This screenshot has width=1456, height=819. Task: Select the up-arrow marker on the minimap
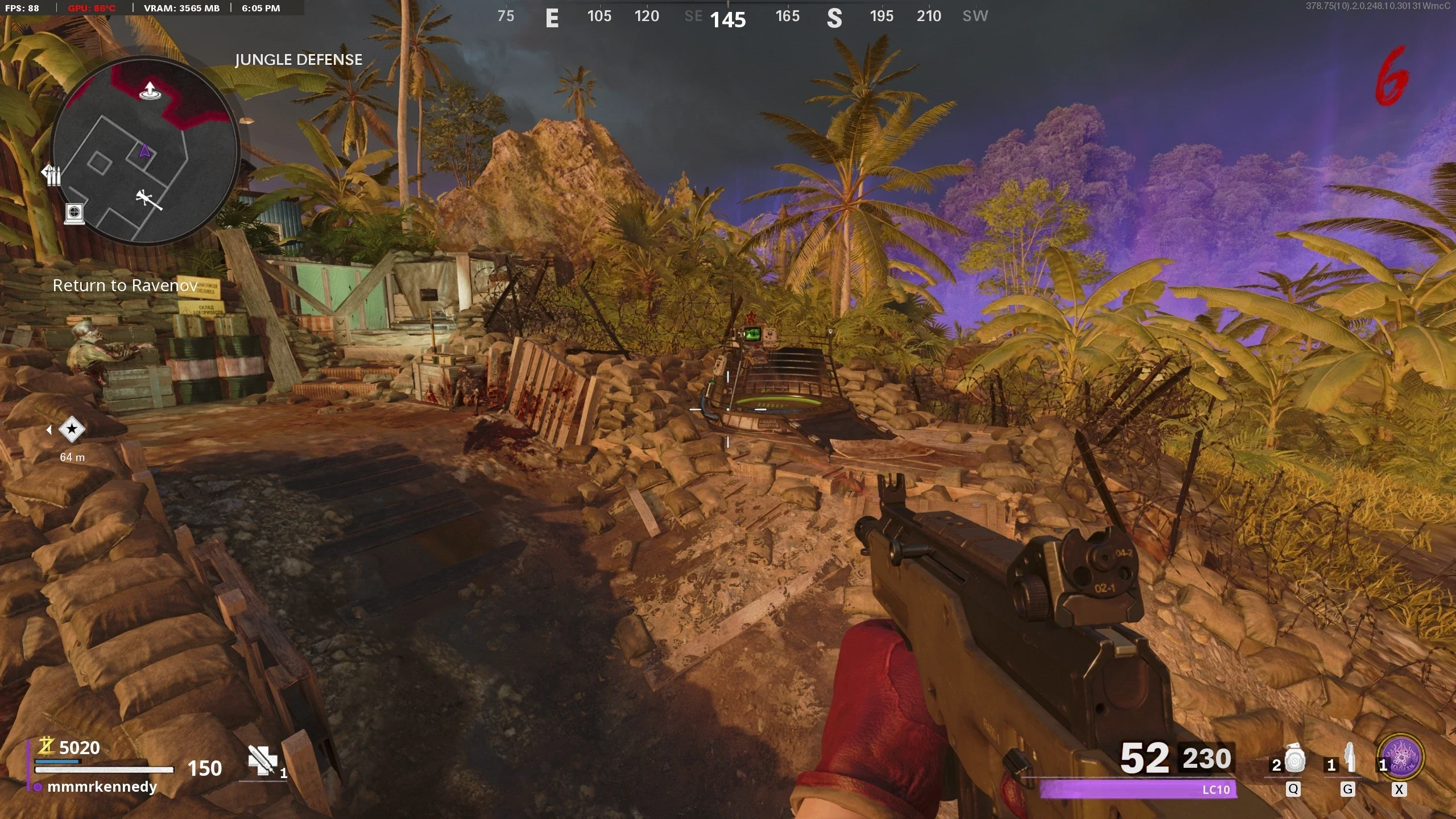pyautogui.click(x=150, y=91)
